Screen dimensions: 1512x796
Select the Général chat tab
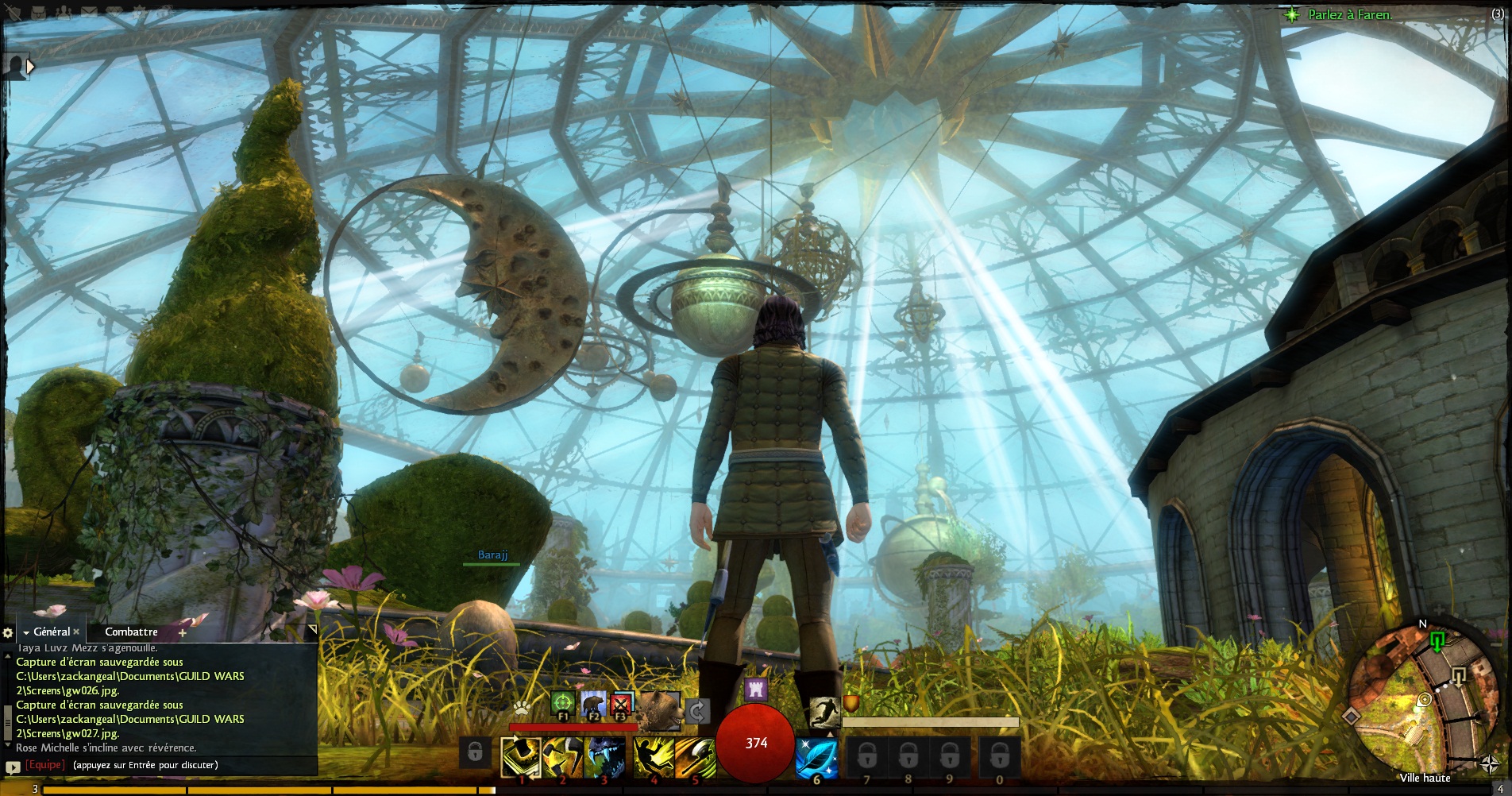[52, 632]
